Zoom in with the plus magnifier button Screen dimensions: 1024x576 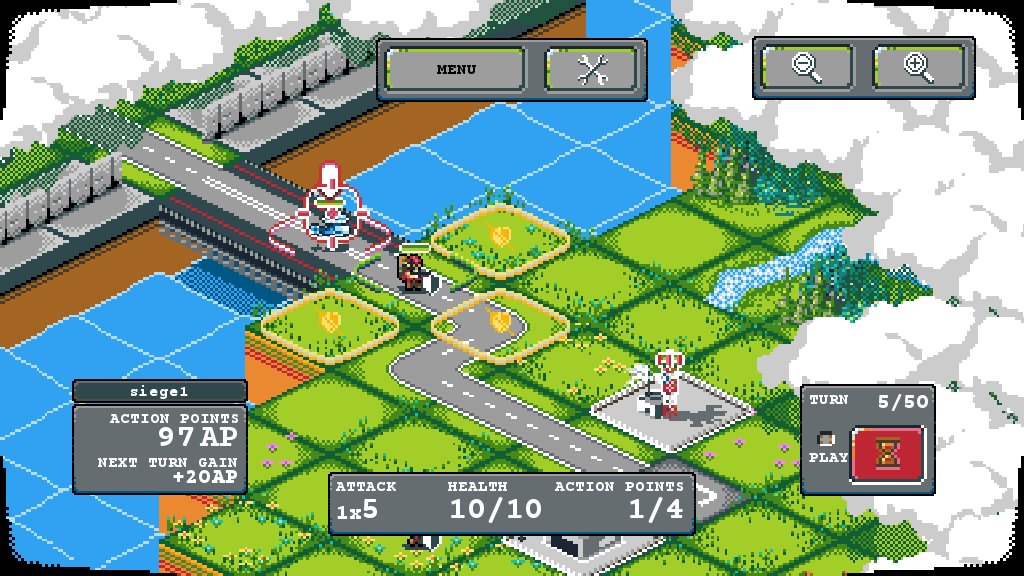click(x=918, y=67)
